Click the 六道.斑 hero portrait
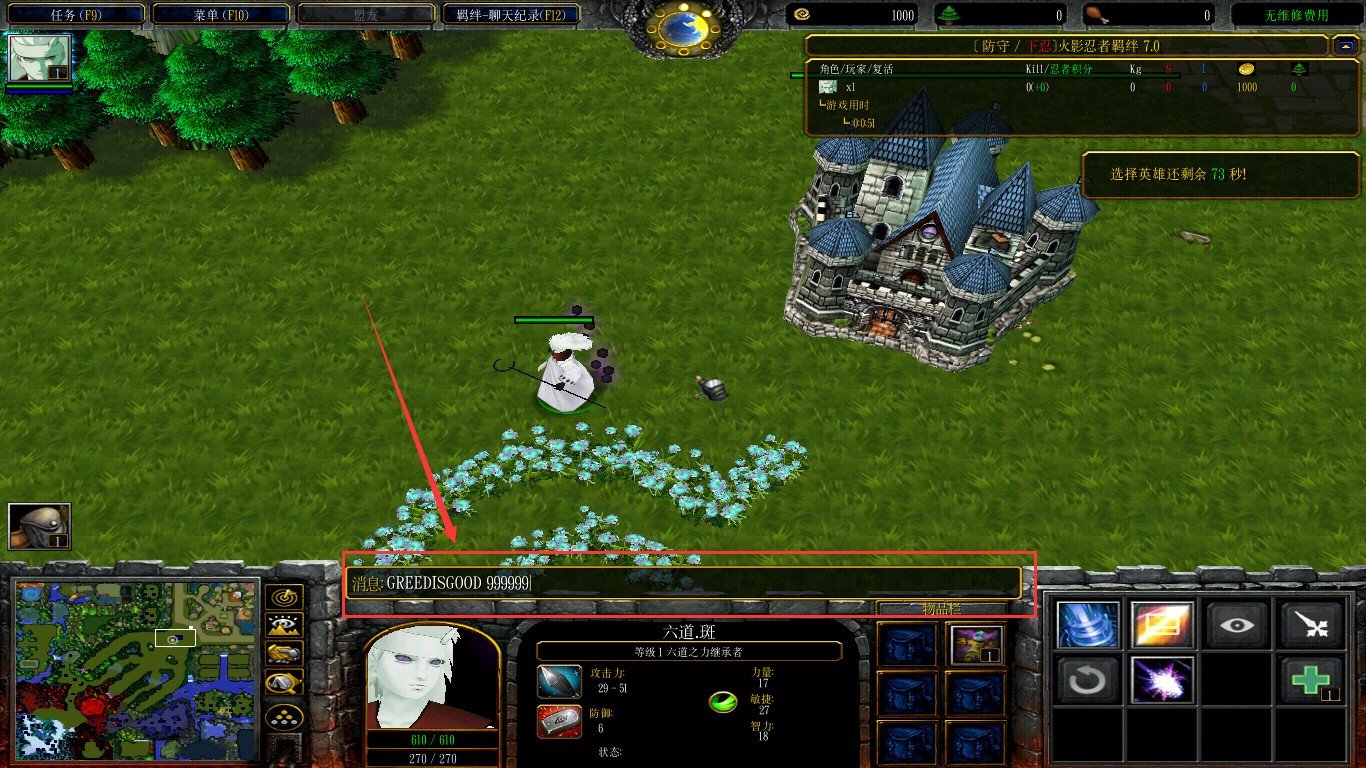1366x768 pixels. click(x=431, y=678)
